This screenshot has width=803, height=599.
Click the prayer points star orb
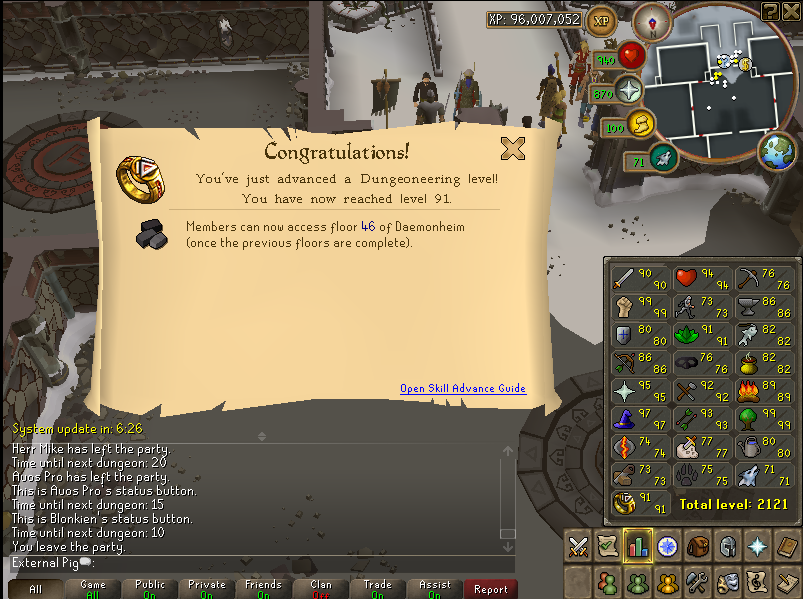629,90
